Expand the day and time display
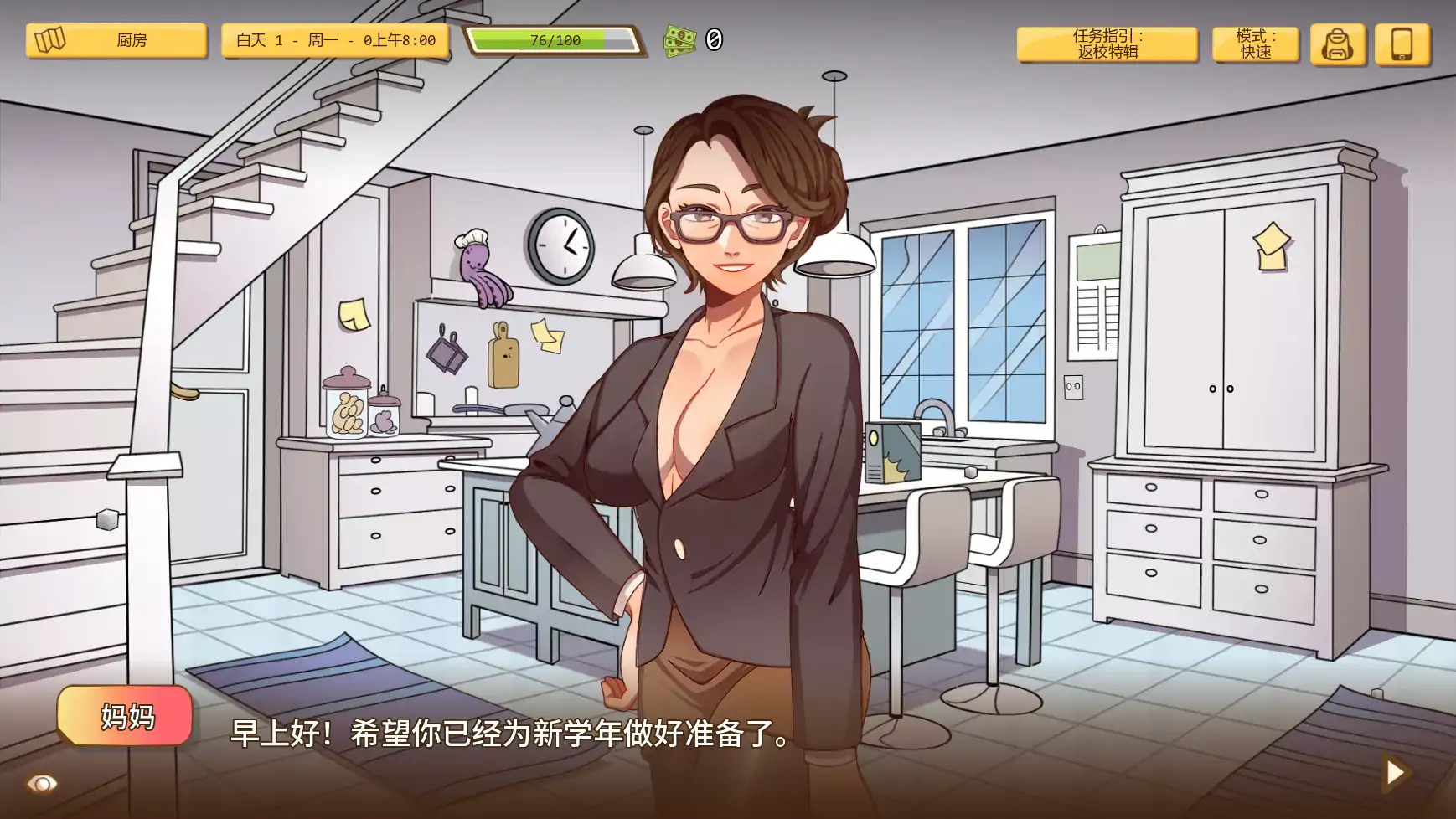Screen dimensions: 1456x819 (x=335, y=39)
